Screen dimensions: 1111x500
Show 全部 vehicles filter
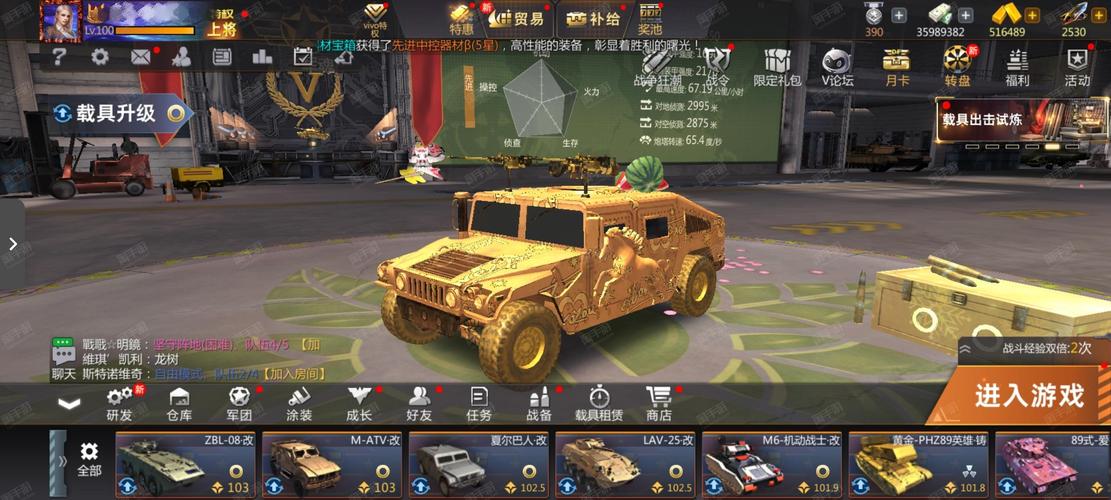(x=90, y=460)
